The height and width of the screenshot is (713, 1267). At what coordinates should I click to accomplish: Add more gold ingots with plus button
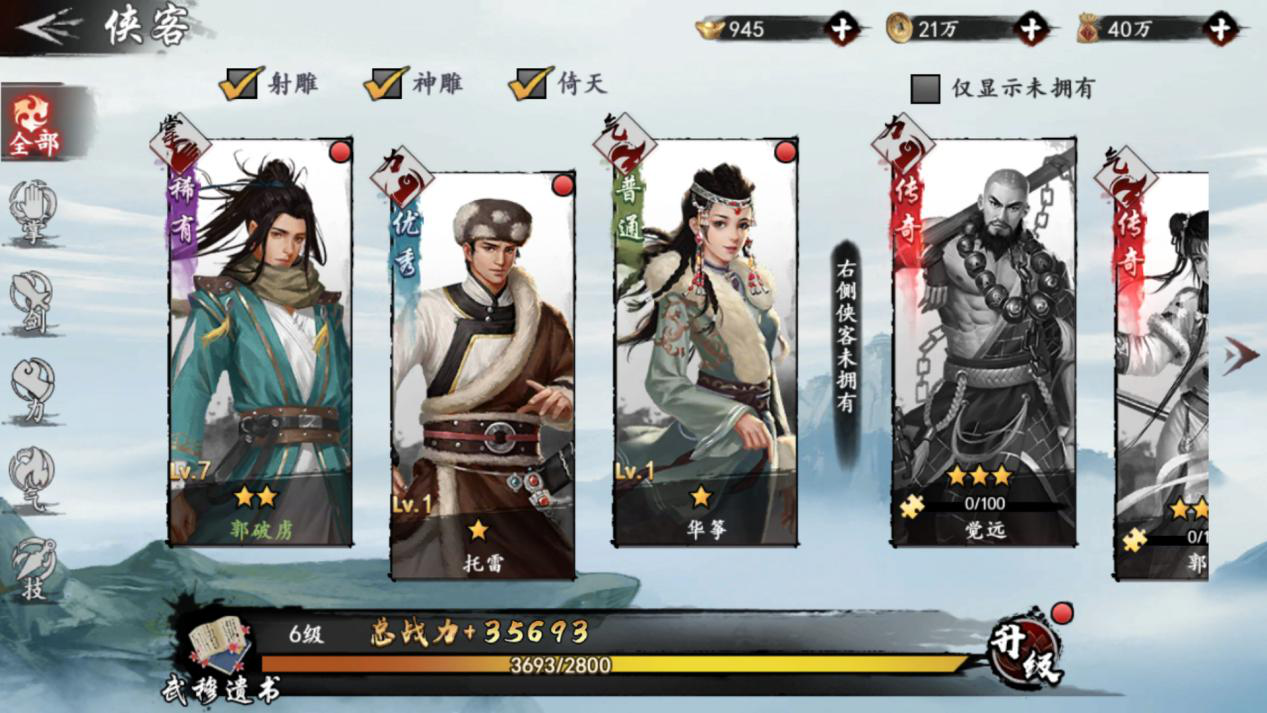[841, 29]
